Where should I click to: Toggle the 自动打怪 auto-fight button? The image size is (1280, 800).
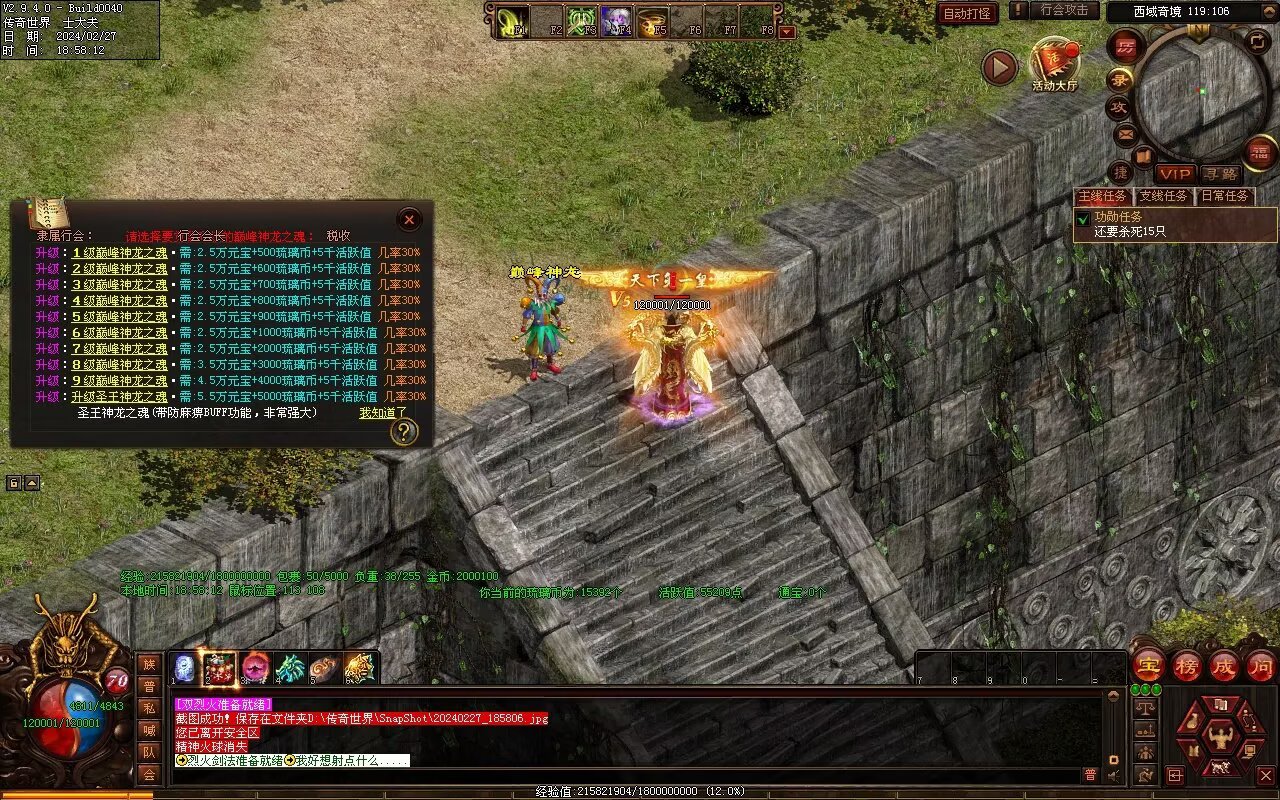967,13
